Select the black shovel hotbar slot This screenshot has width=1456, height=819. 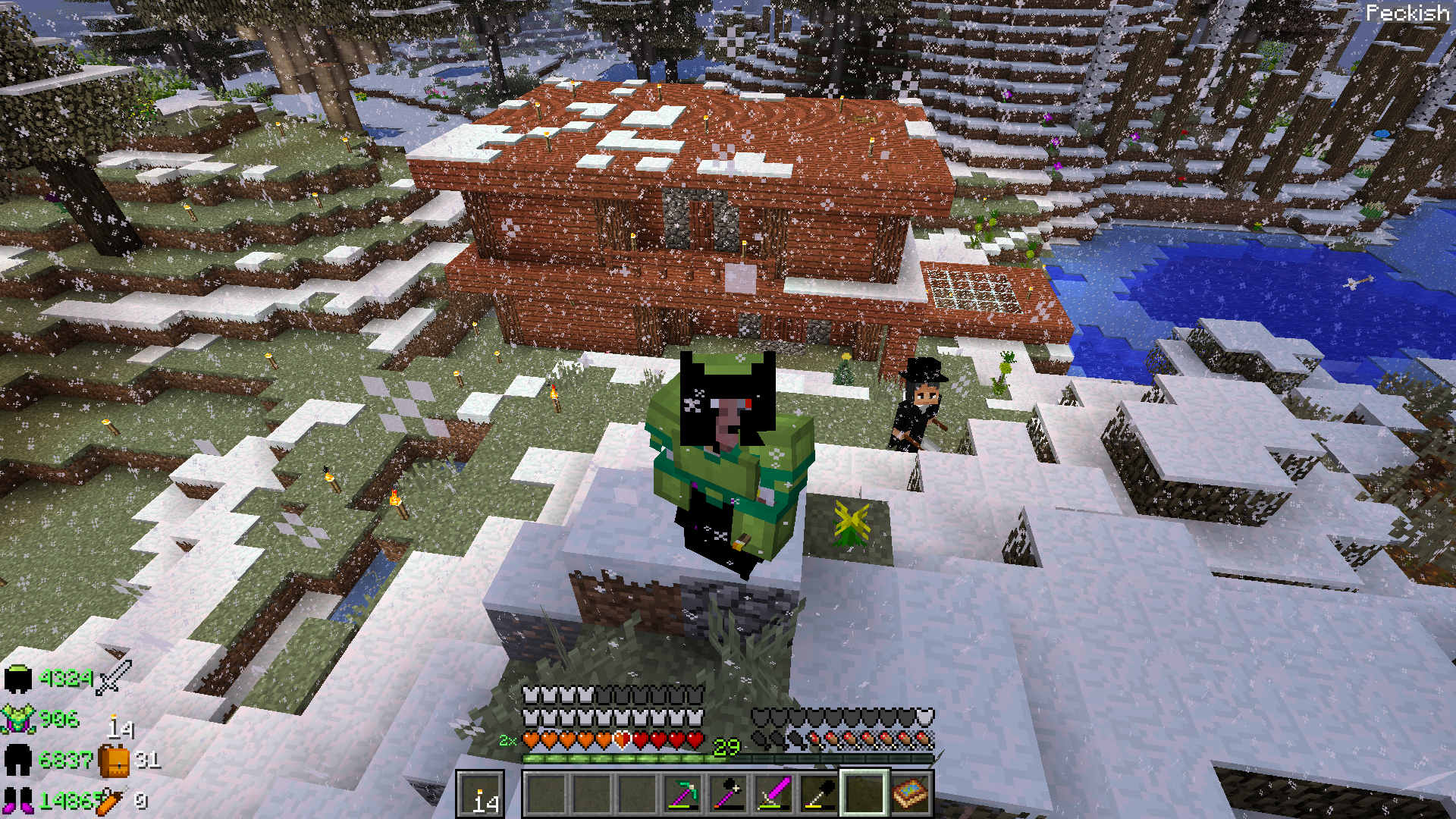click(819, 795)
